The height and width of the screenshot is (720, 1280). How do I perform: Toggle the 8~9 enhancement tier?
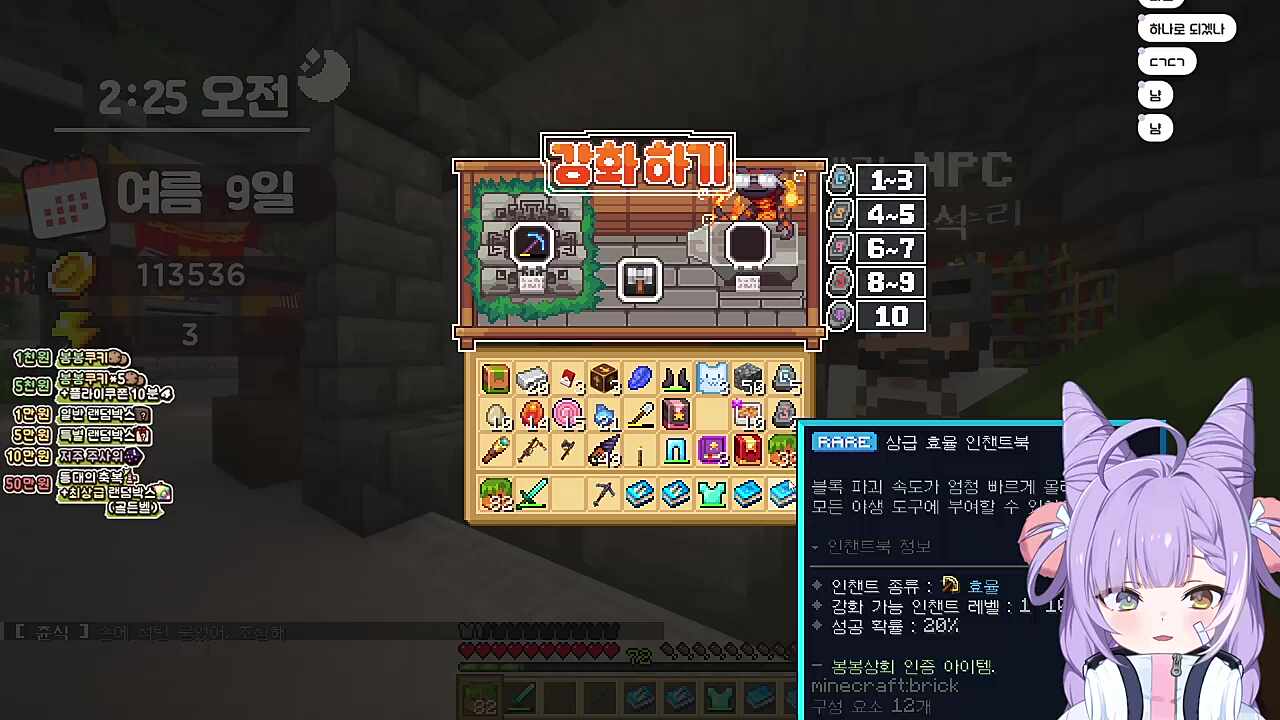tap(888, 282)
